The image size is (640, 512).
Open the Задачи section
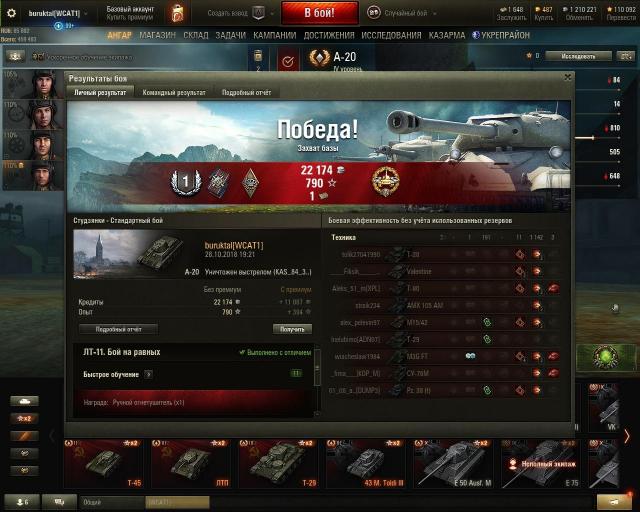[230, 35]
